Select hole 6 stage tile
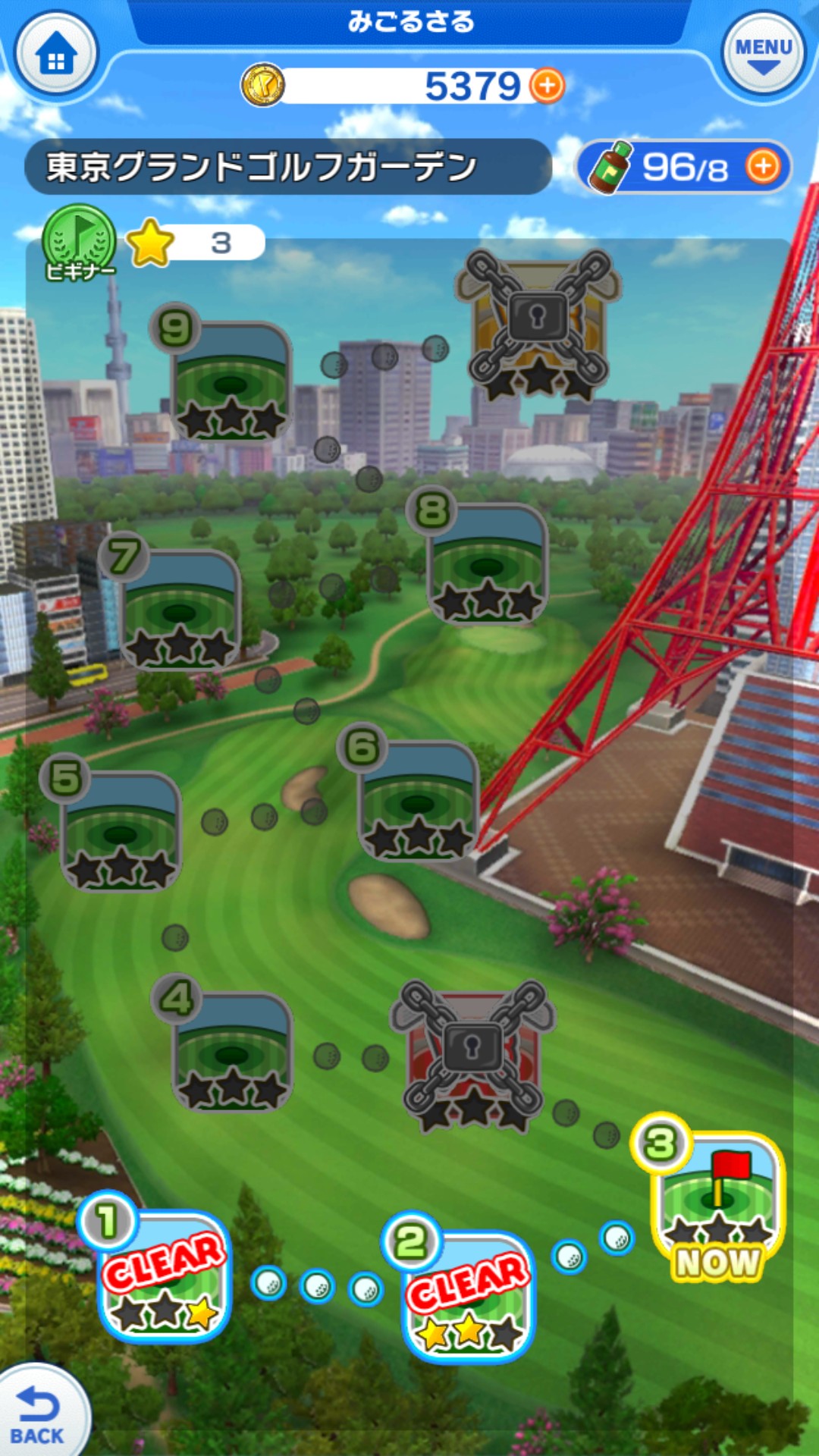Screen dimensions: 819x1456 [x=418, y=800]
